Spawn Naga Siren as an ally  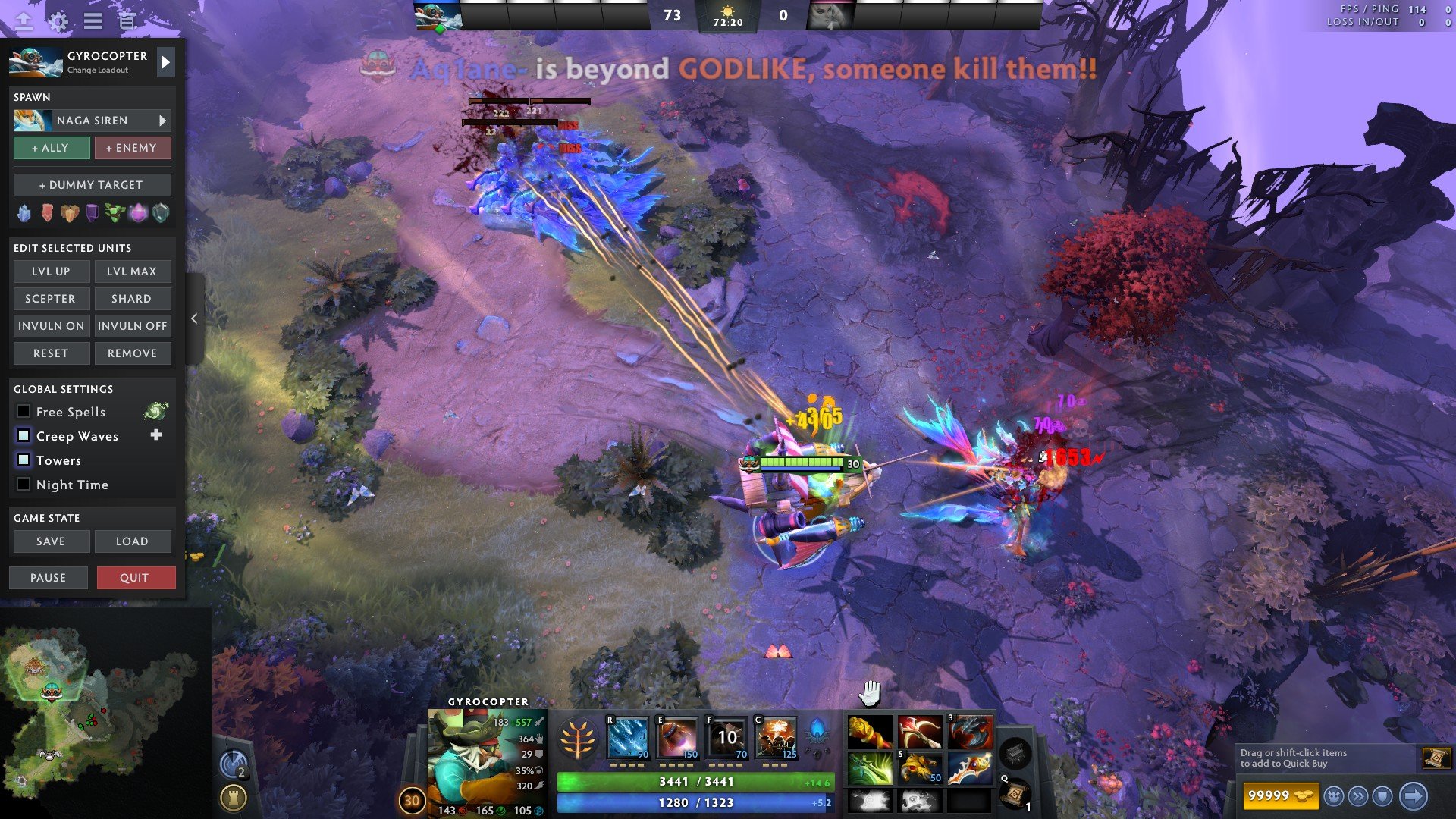point(51,148)
